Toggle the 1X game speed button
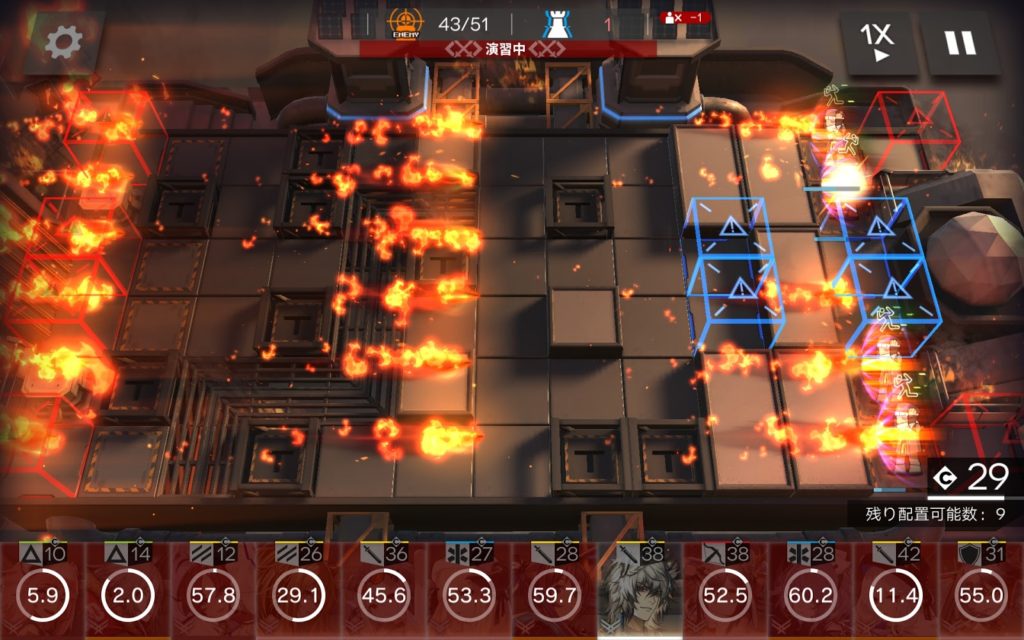 pos(877,42)
